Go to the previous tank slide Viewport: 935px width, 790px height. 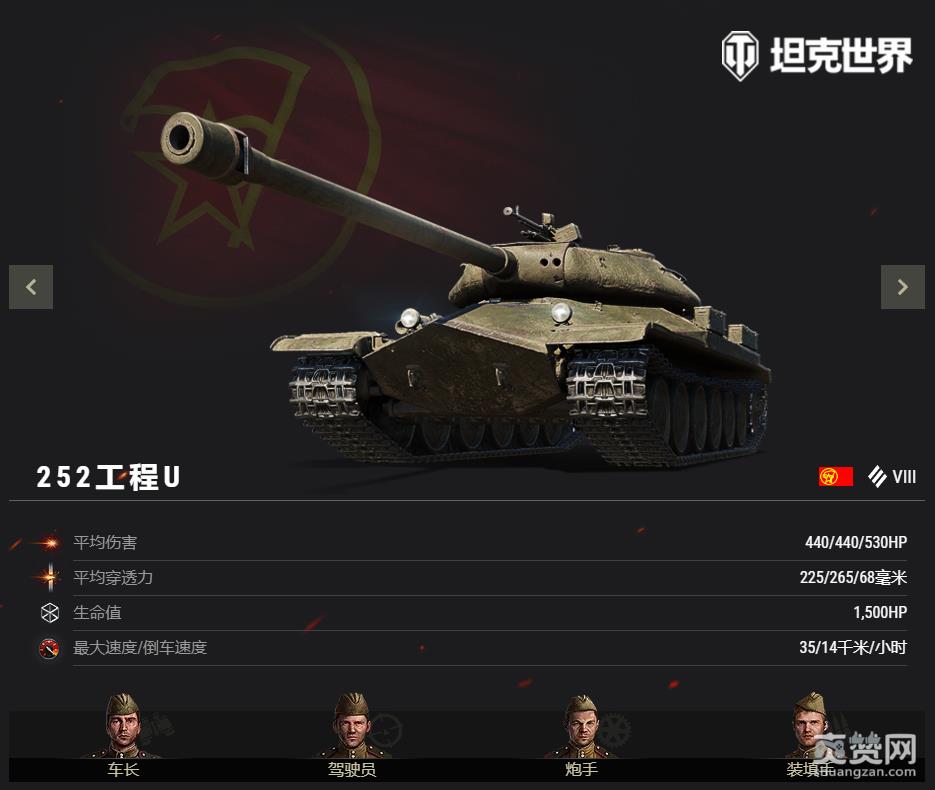[31, 287]
